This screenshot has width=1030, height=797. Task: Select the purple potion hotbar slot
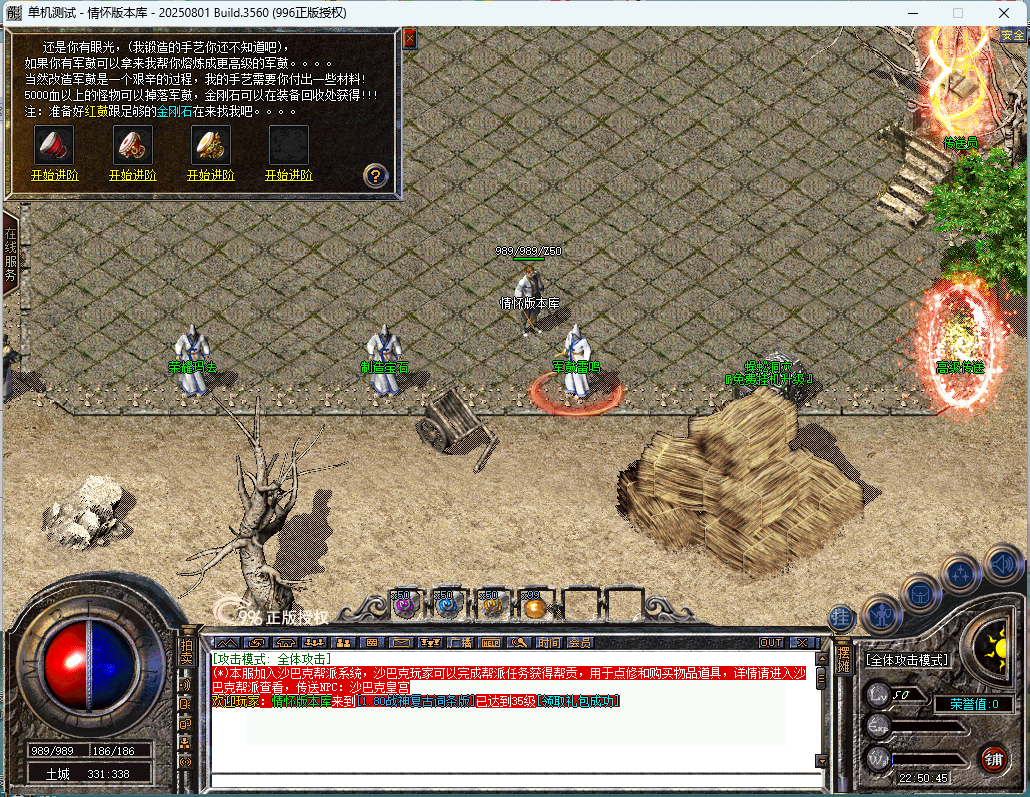point(404,604)
